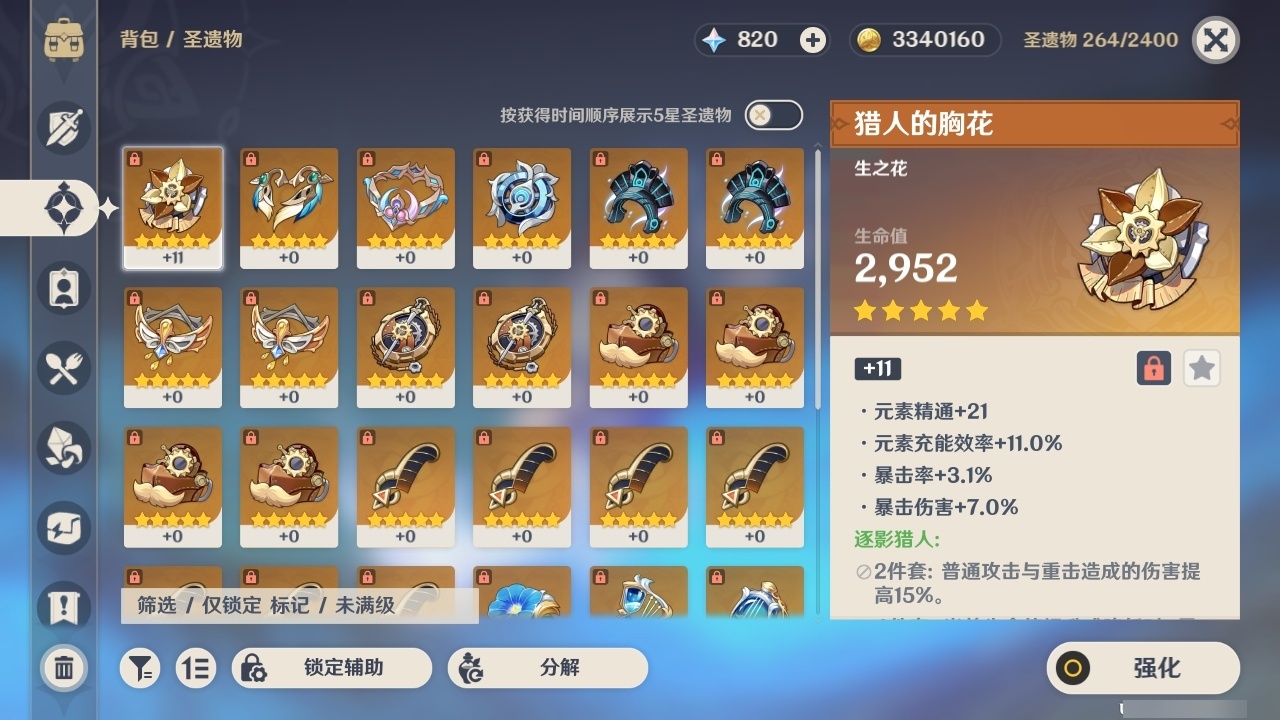
Task: Select the +11 flower artifact thumbnail
Action: click(x=172, y=207)
